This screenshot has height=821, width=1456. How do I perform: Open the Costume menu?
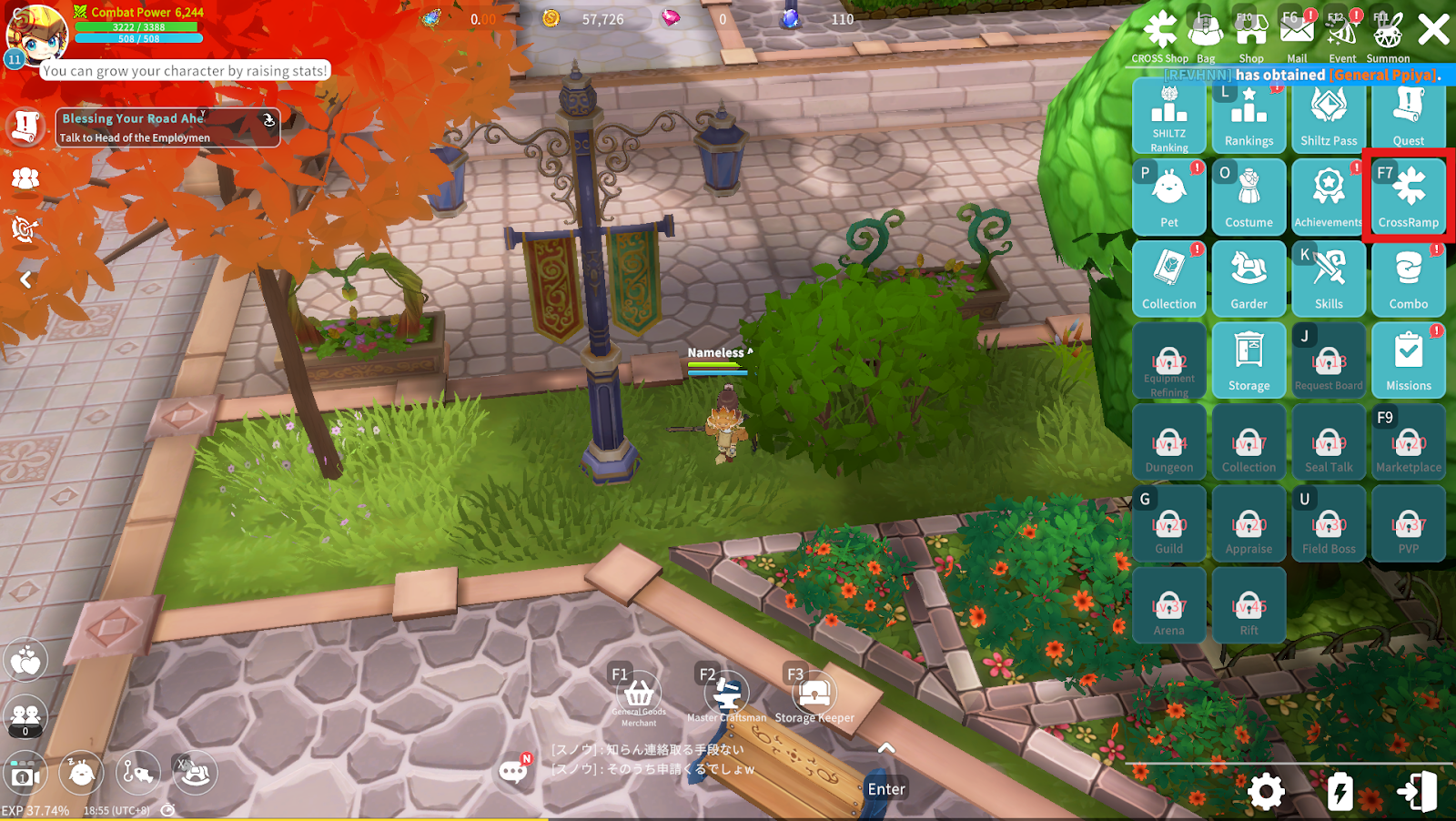coord(1249,196)
